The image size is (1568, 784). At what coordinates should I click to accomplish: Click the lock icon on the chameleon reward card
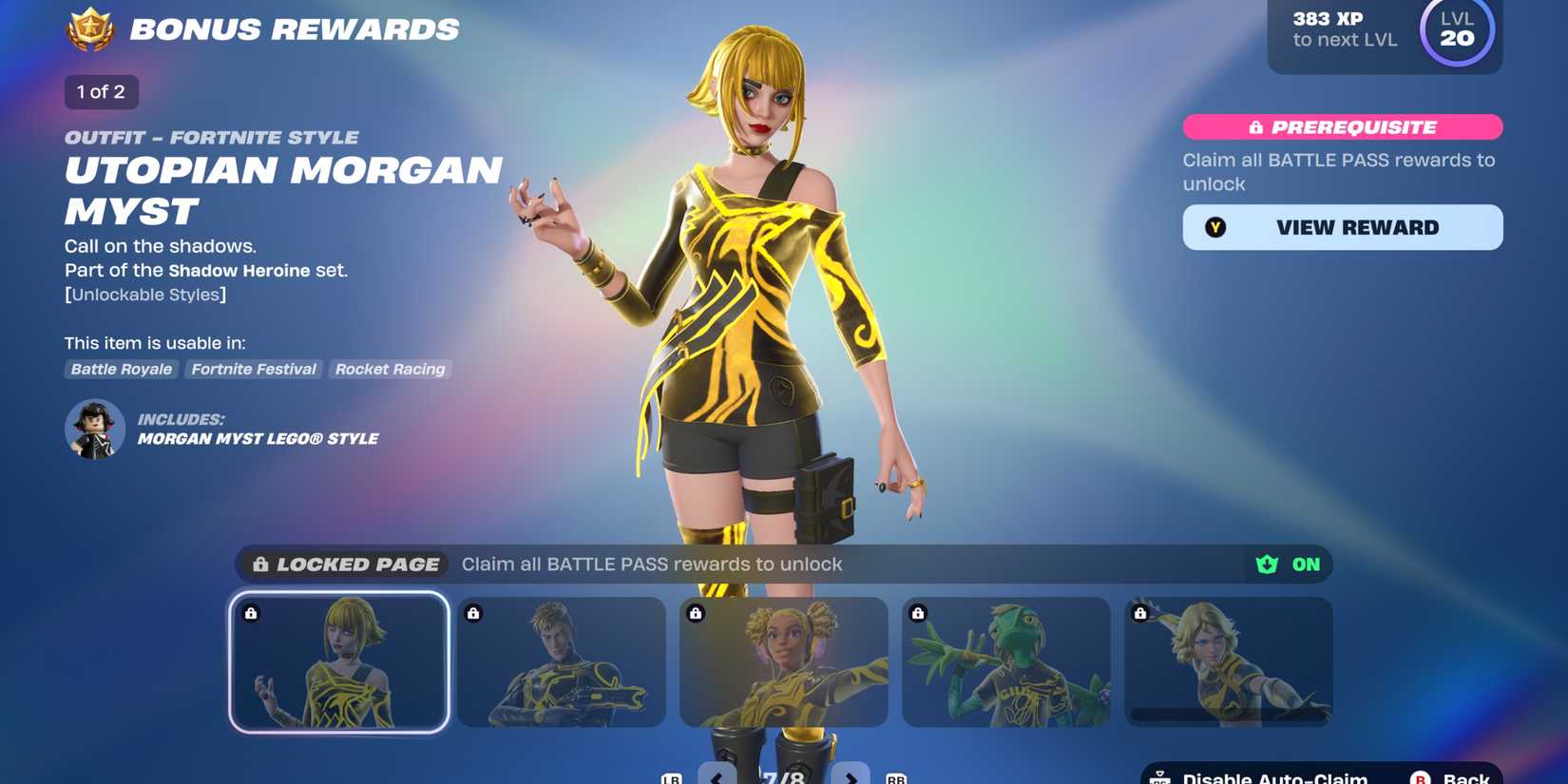(x=917, y=613)
